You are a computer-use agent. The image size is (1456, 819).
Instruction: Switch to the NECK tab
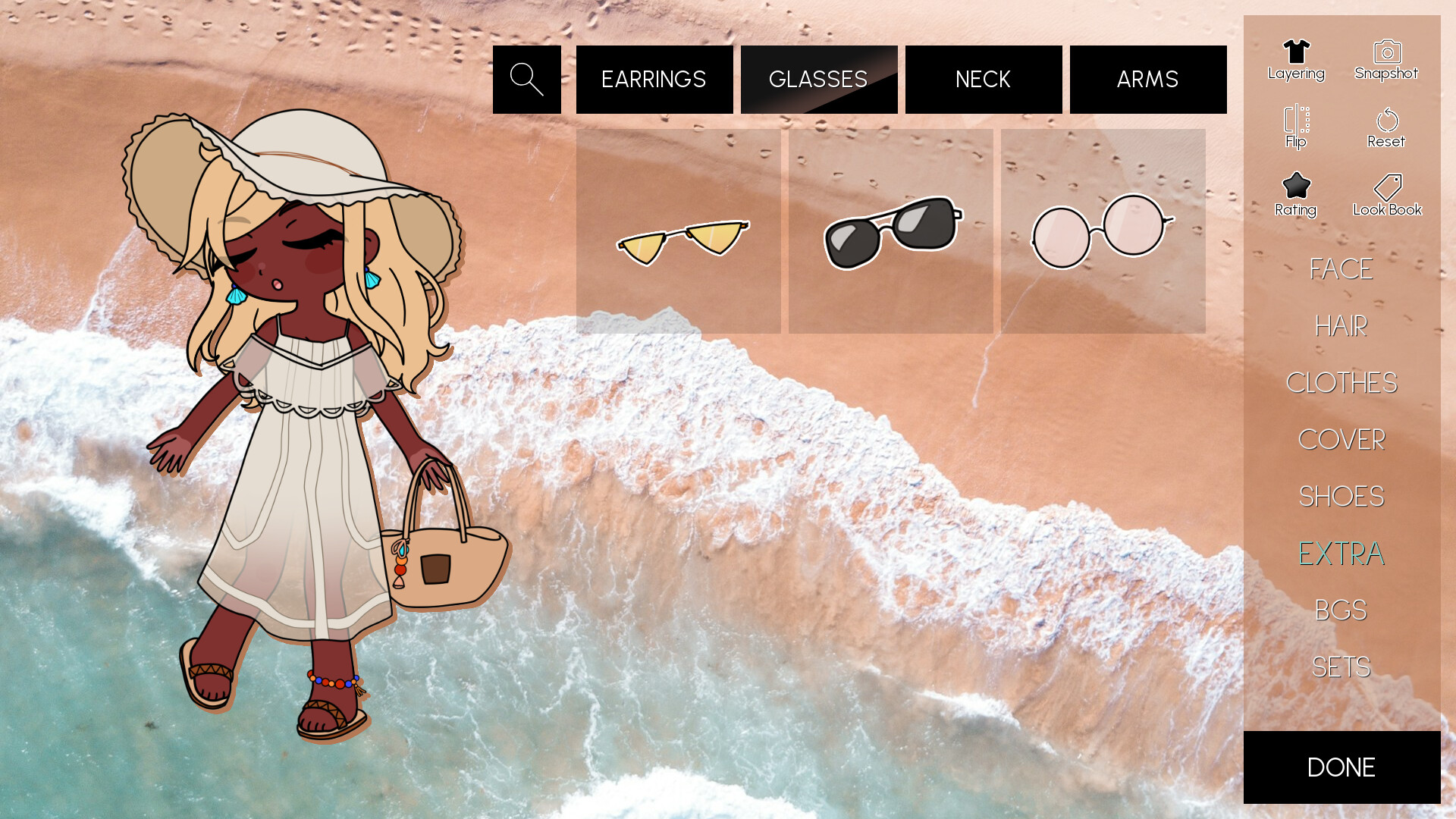983,78
